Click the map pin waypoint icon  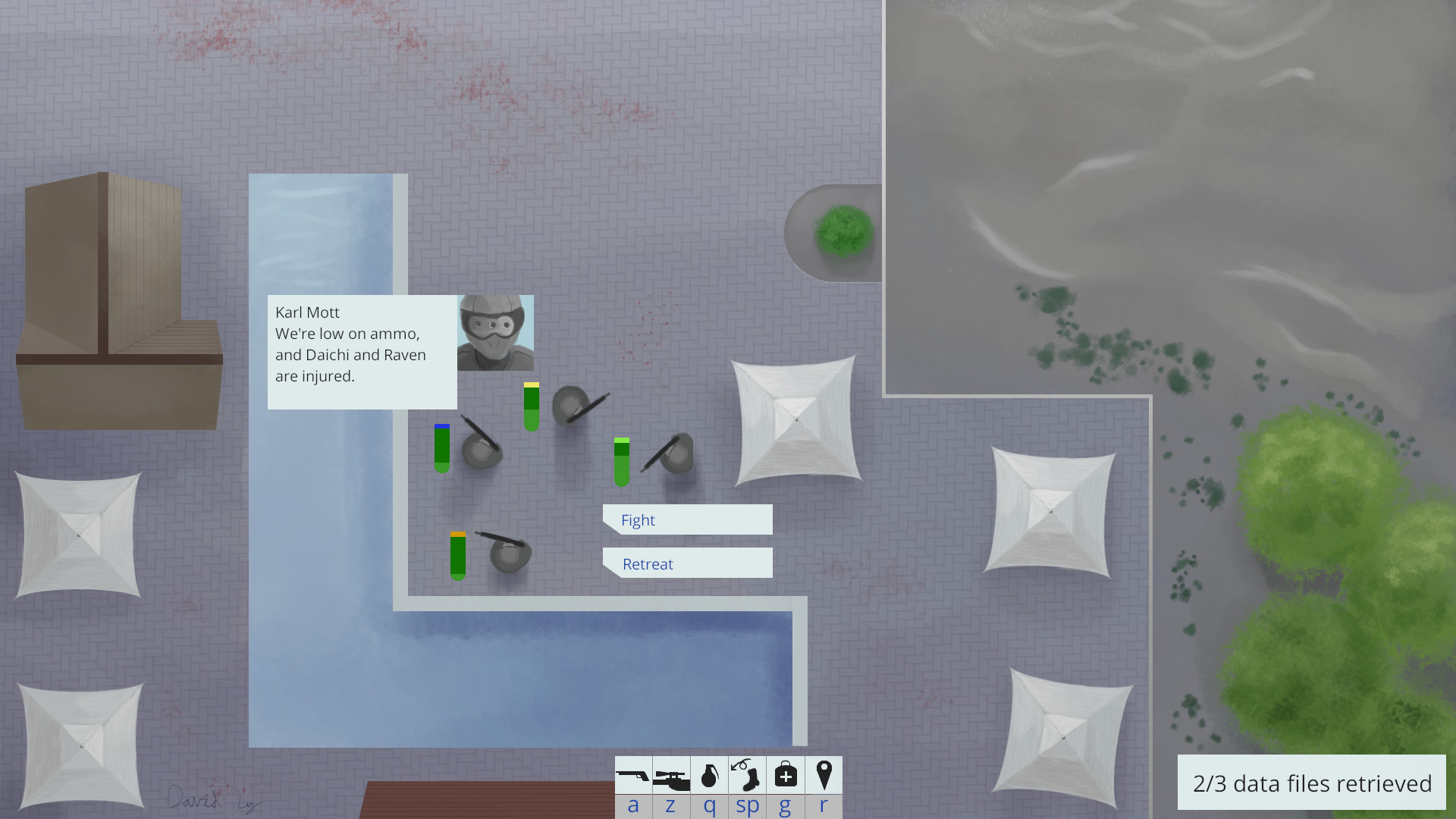tap(824, 776)
